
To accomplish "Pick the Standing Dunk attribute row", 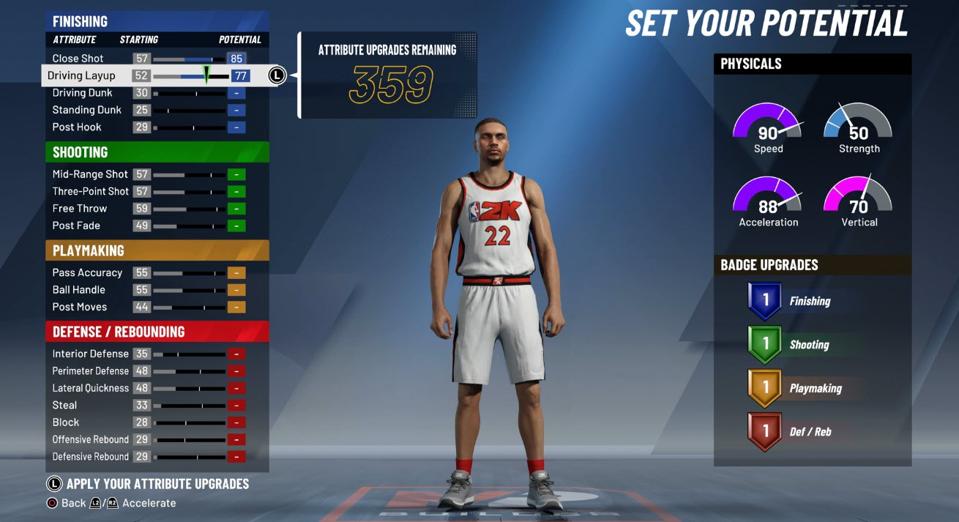I will 87,110.
